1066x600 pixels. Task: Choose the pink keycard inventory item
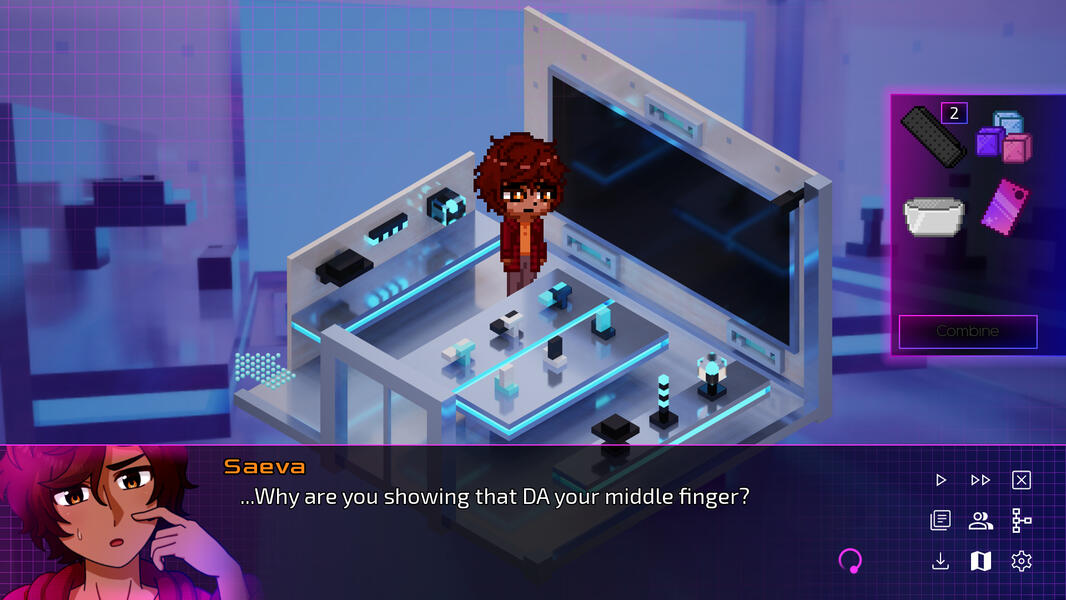click(x=1004, y=208)
